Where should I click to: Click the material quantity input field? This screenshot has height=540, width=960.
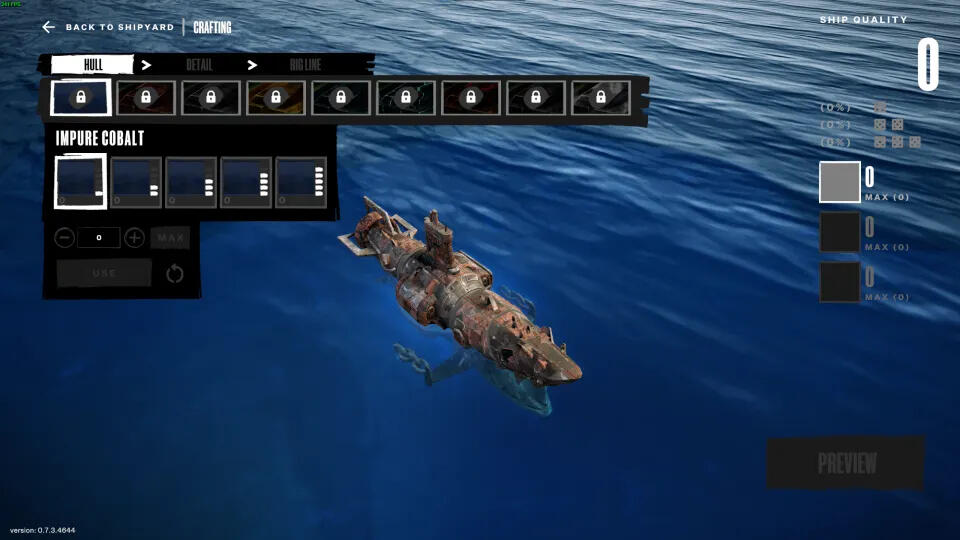tap(99, 238)
